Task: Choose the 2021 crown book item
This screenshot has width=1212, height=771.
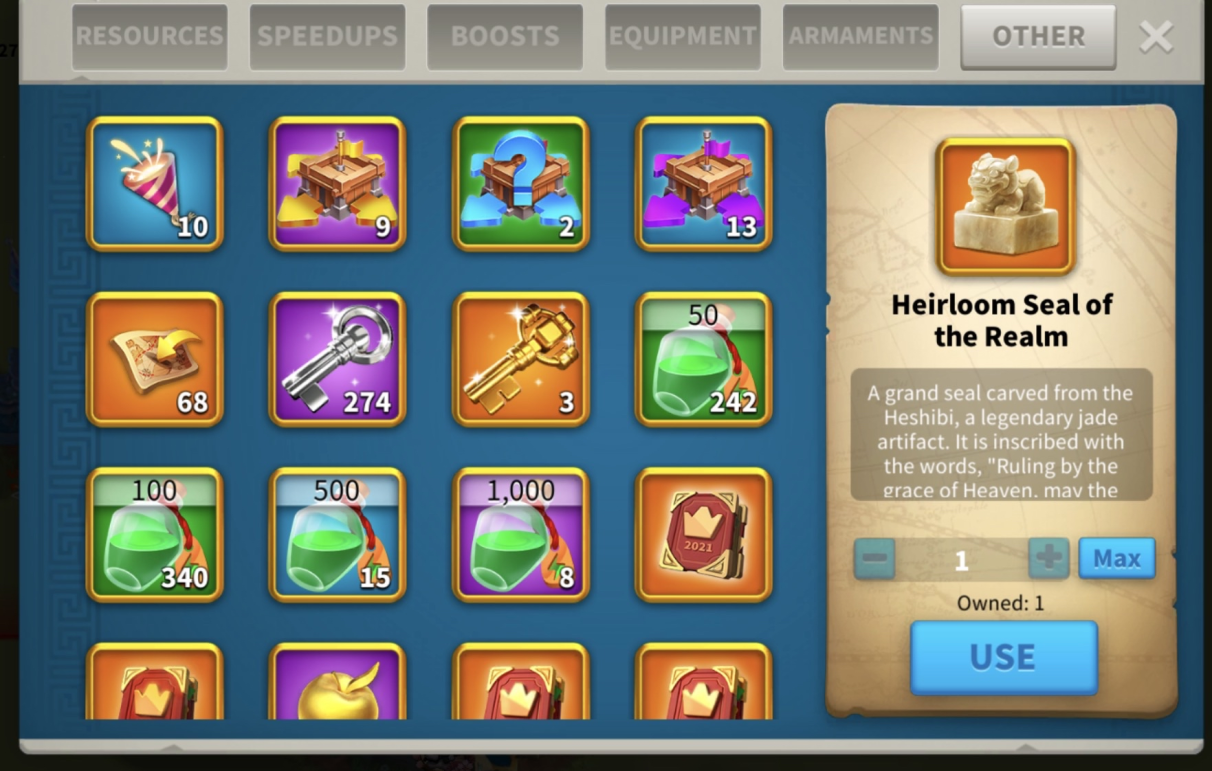Action: click(704, 534)
